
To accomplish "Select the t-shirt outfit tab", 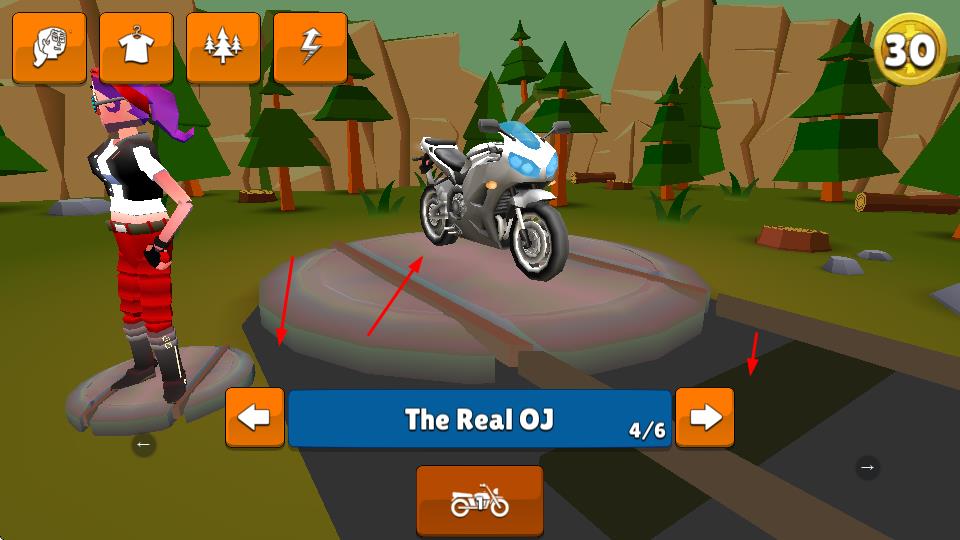I will [x=136, y=48].
